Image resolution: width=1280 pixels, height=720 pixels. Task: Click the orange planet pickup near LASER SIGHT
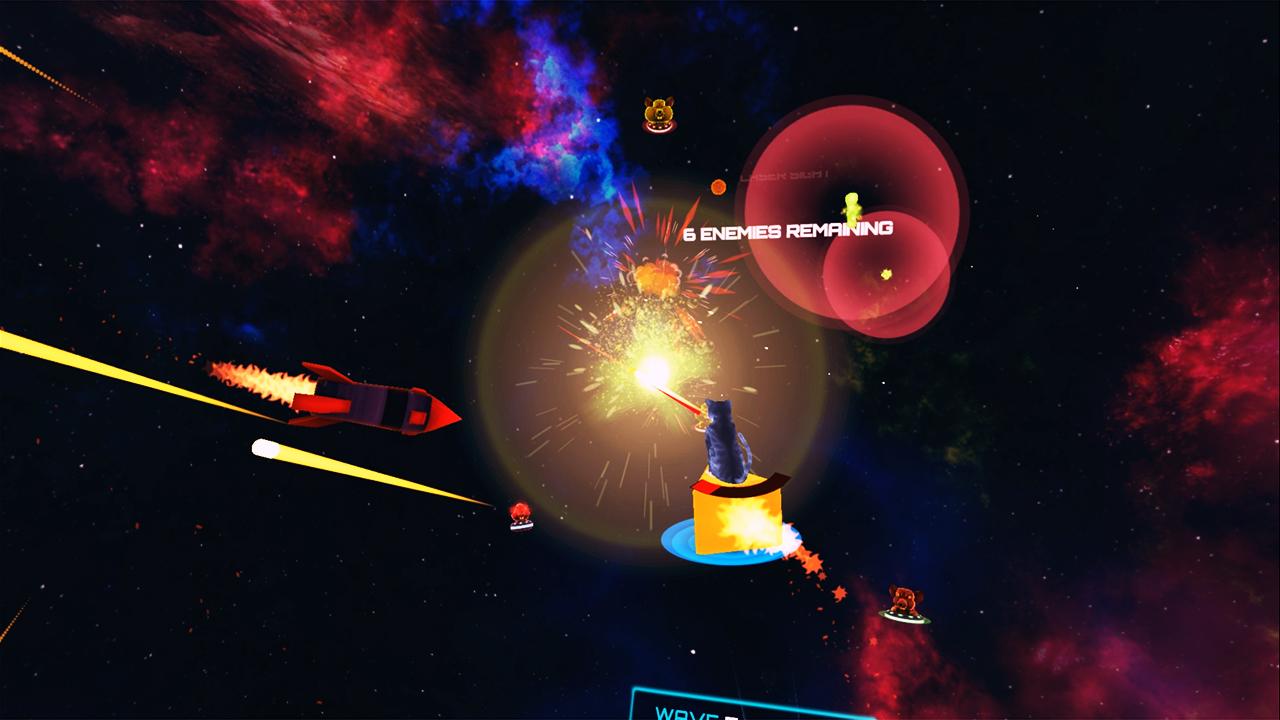pos(718,186)
